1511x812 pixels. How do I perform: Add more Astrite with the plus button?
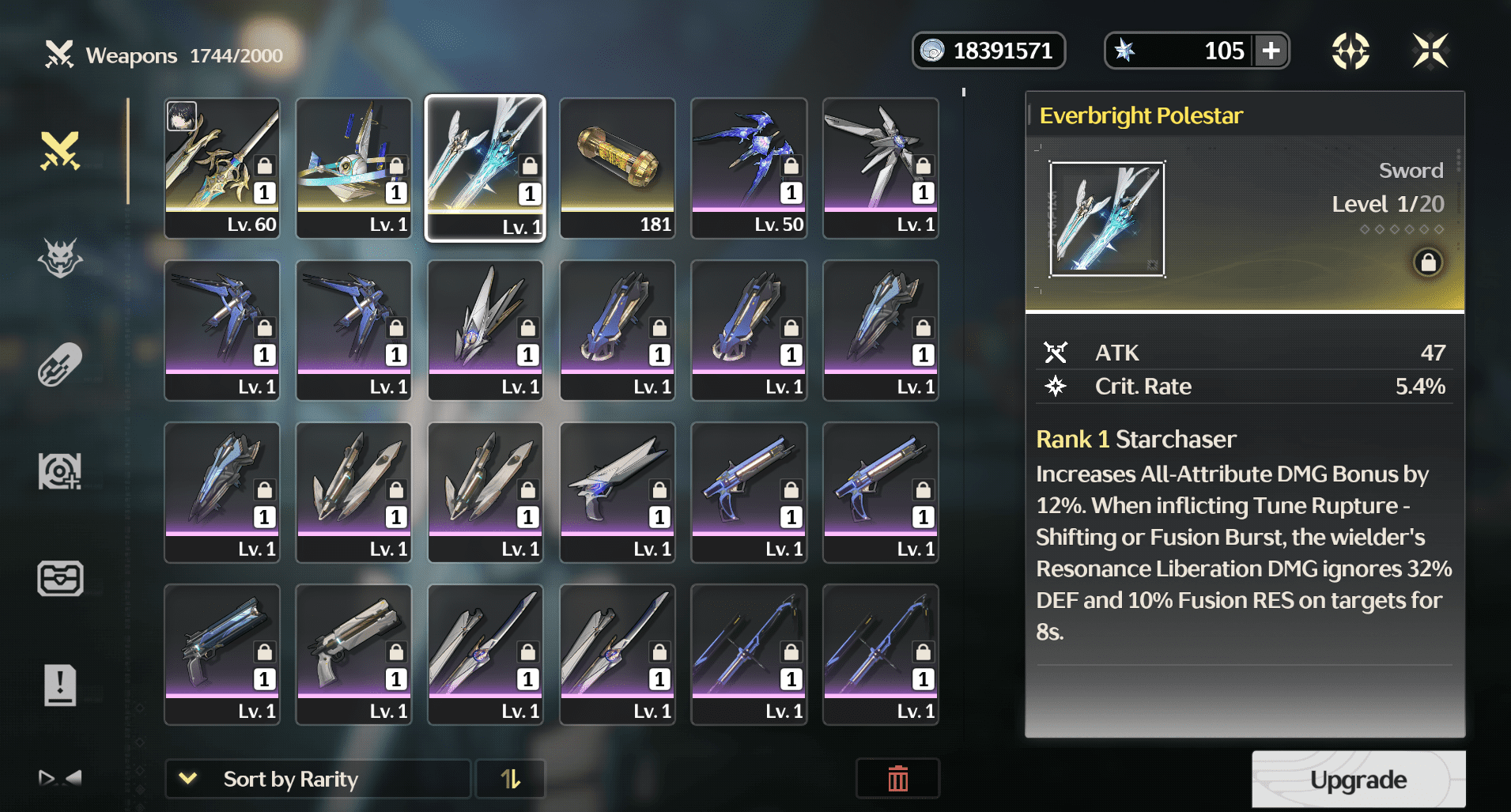[x=1271, y=51]
